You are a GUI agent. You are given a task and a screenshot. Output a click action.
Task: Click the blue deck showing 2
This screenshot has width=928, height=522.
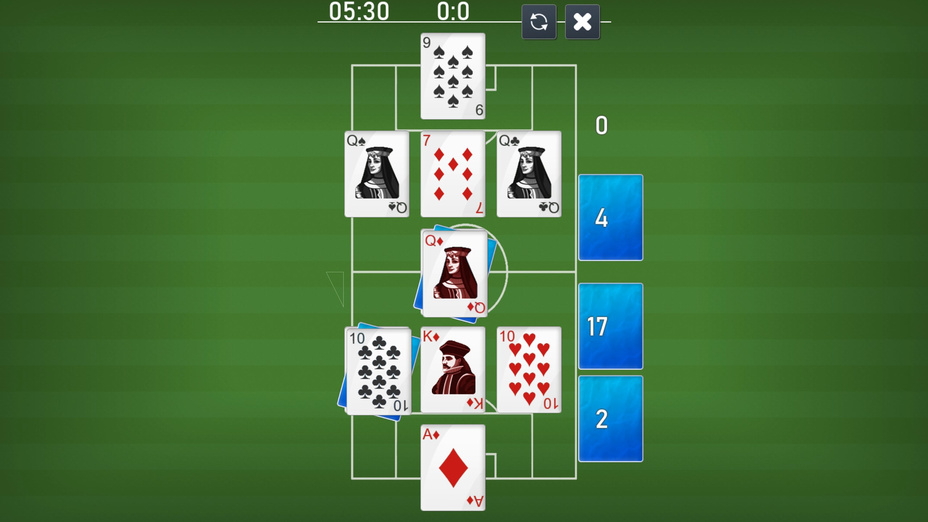pyautogui.click(x=610, y=418)
